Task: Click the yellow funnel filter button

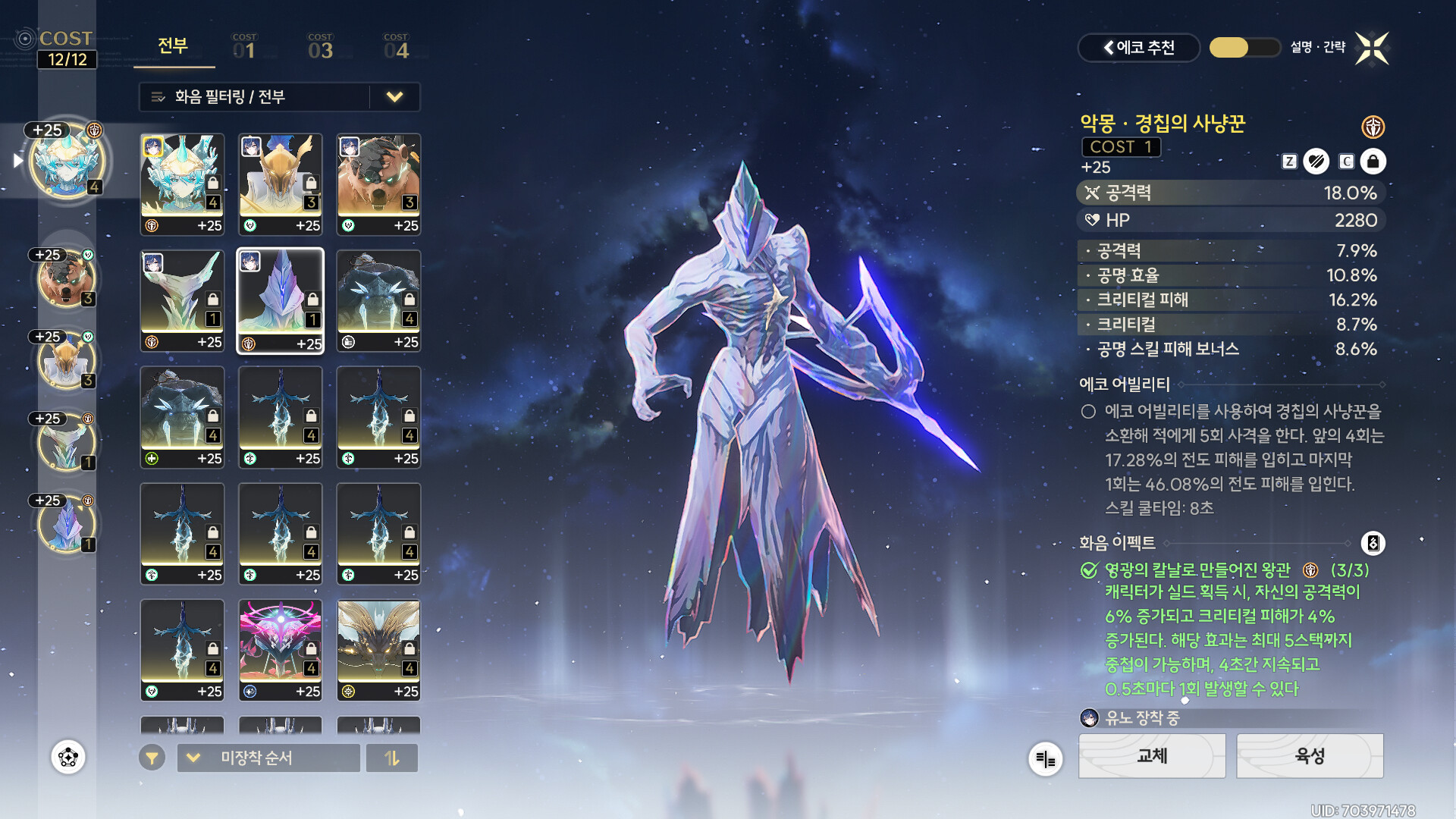Action: point(152,758)
